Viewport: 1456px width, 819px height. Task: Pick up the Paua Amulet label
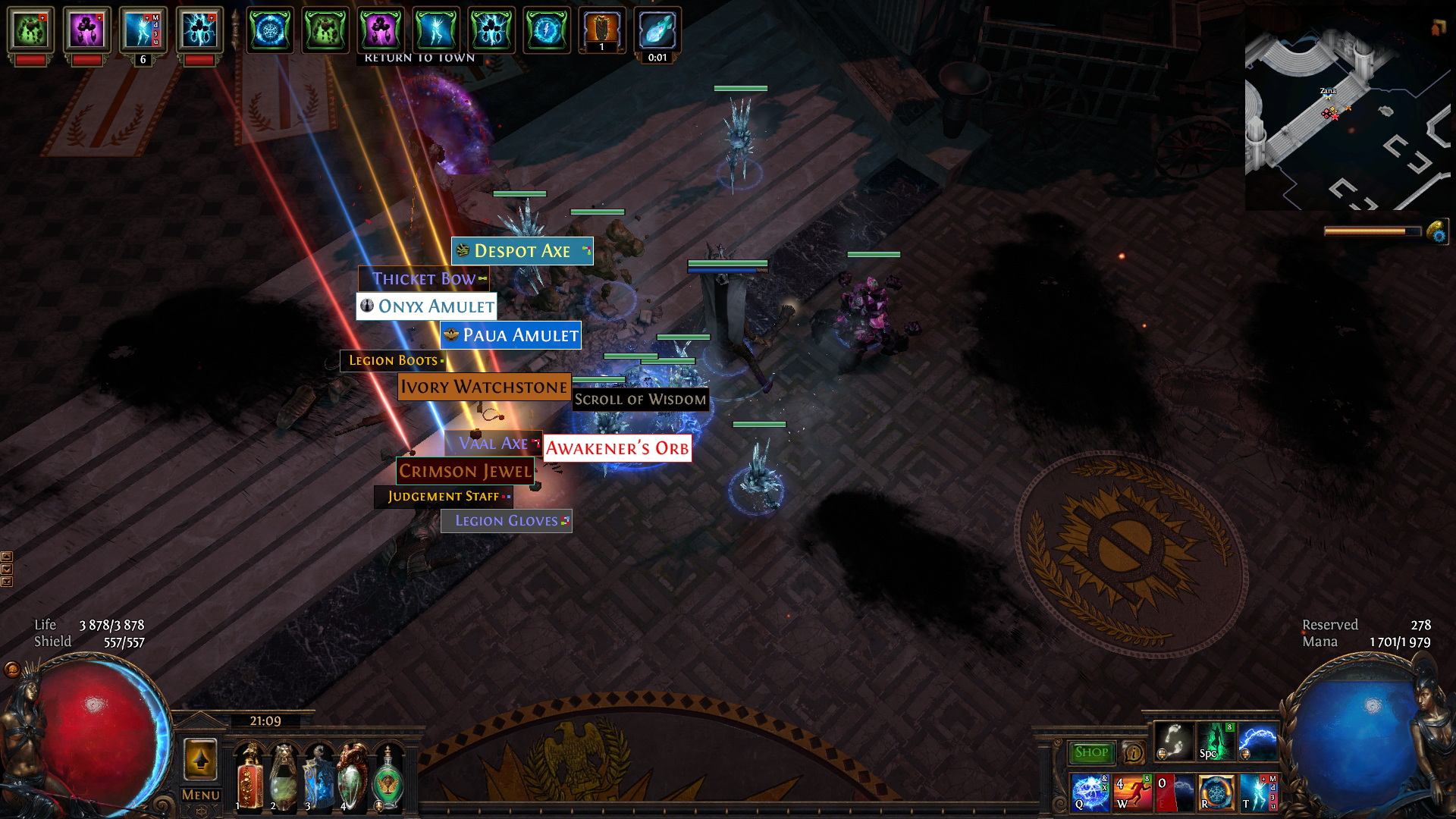coord(510,335)
